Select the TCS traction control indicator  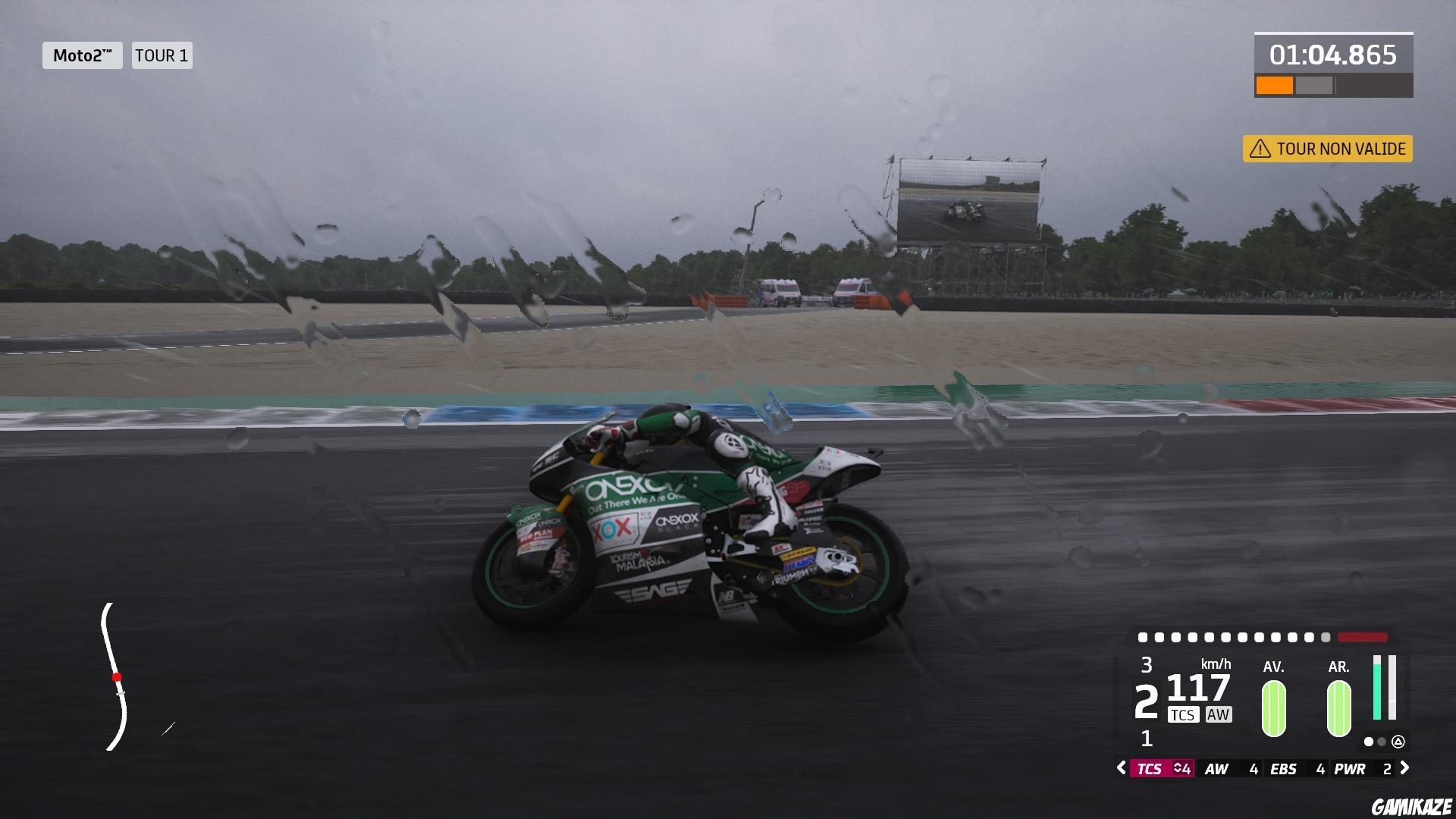click(1184, 714)
